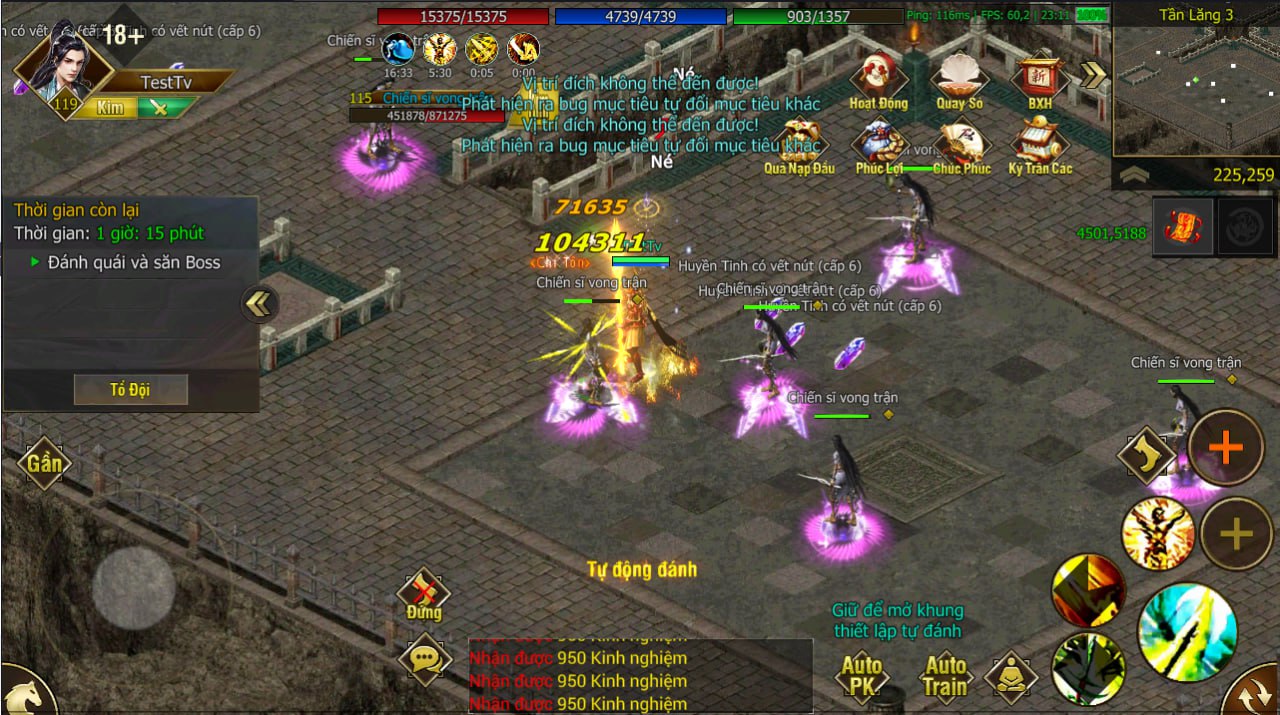Expand the top menu double-arrow
Screen dimensions: 1280x715
[x=1094, y=75]
